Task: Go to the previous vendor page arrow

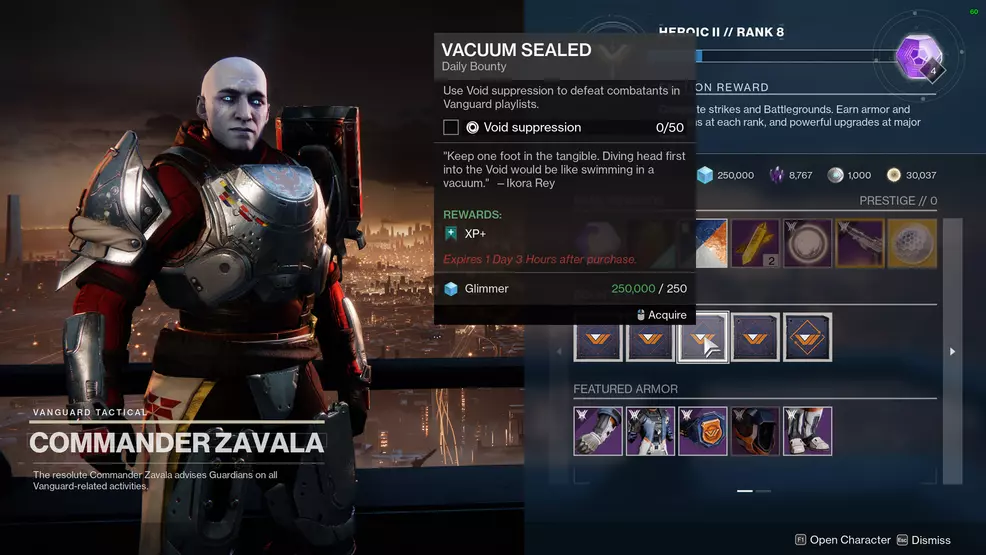Action: (559, 352)
